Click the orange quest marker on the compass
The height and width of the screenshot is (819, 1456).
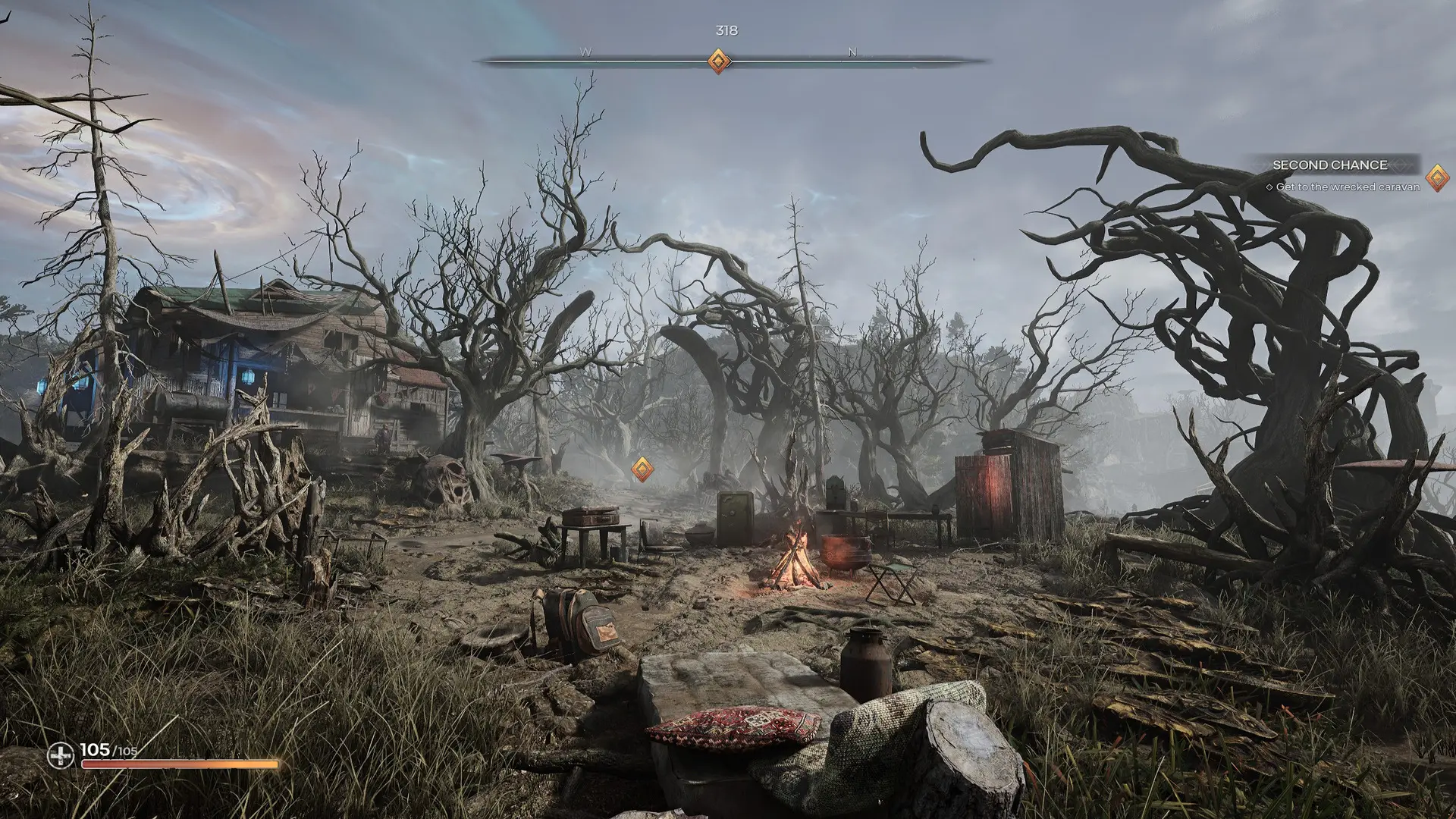[x=719, y=61]
